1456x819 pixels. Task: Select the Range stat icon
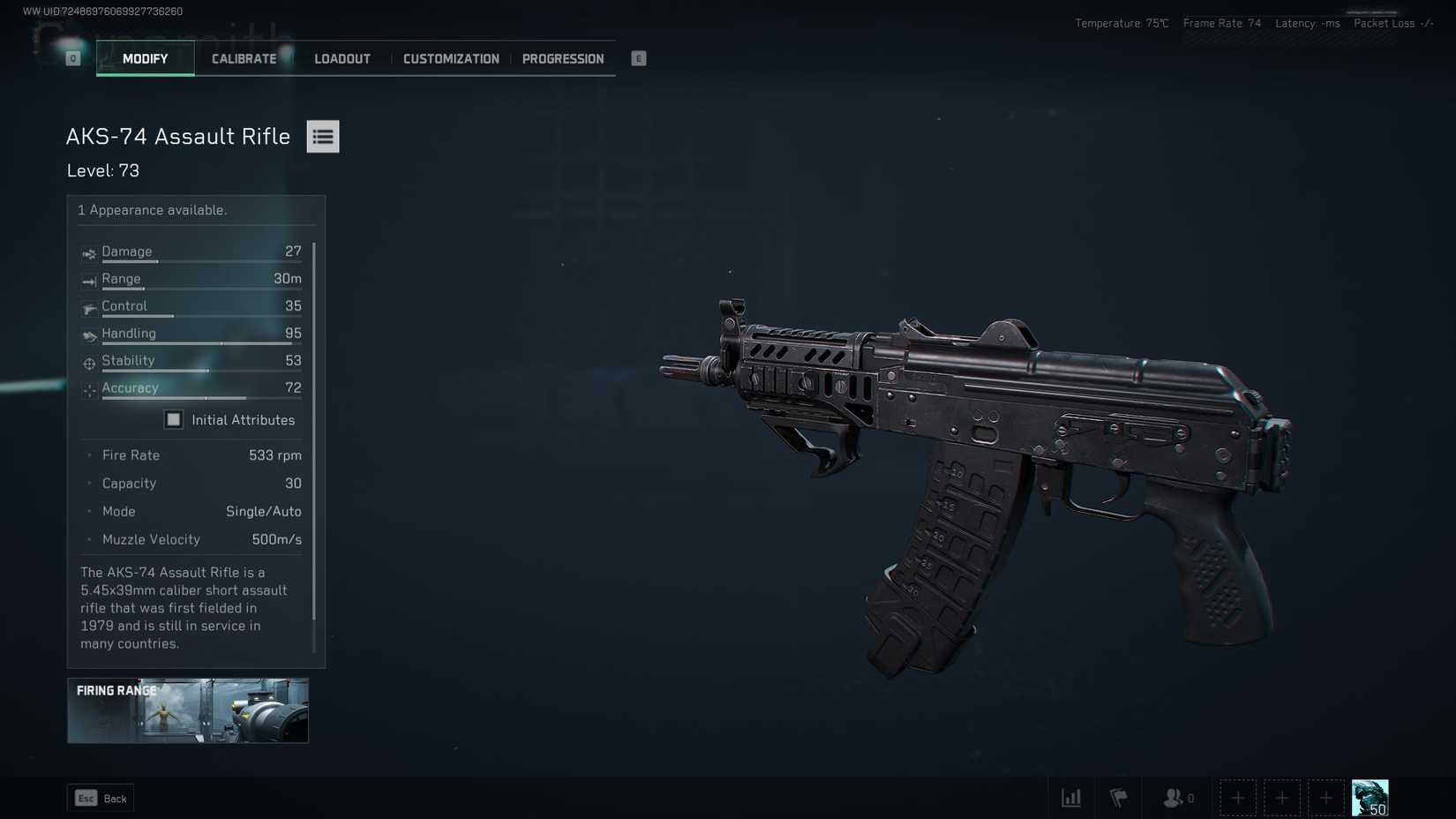tap(88, 281)
